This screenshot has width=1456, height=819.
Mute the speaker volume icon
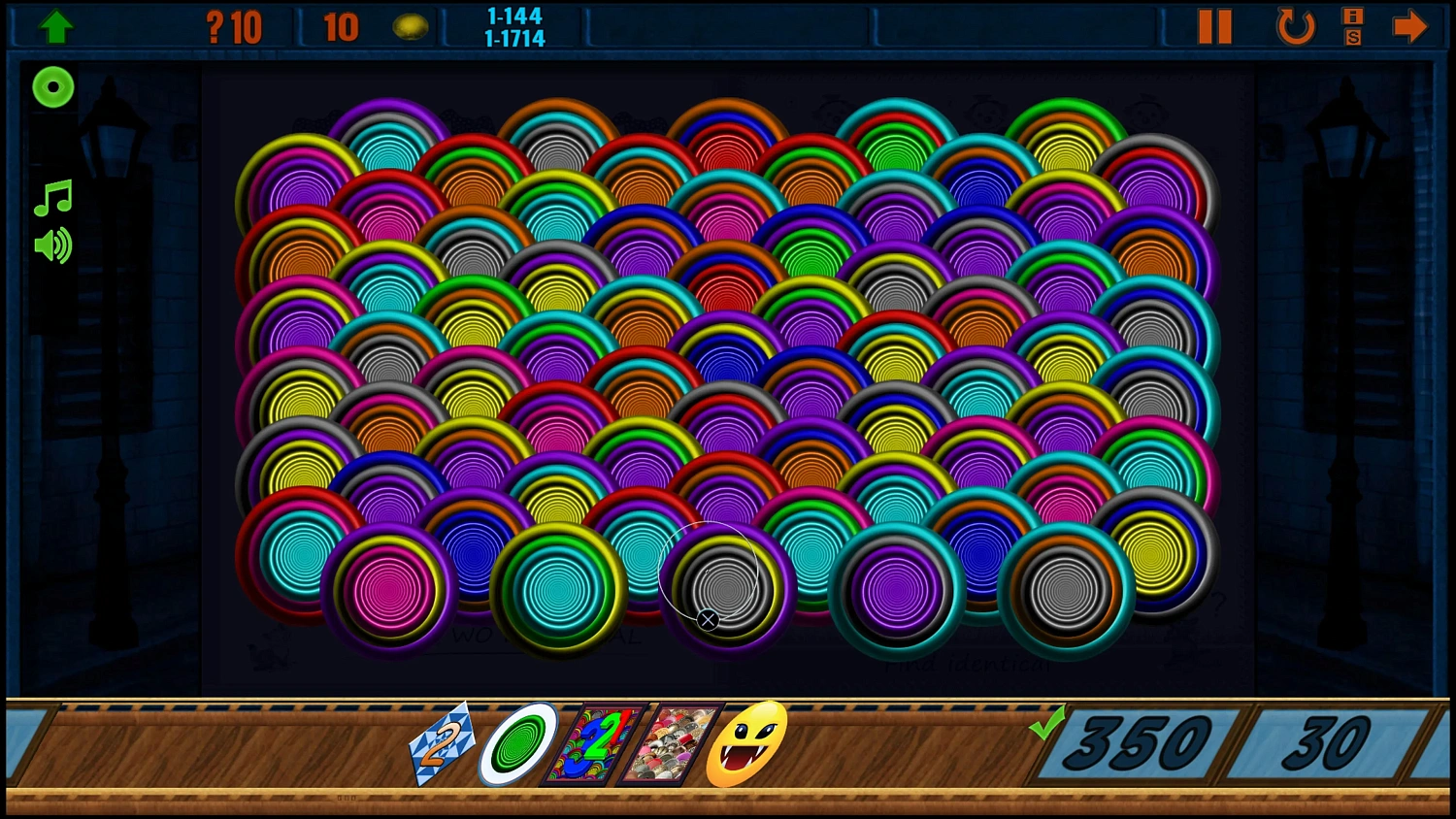[53, 245]
